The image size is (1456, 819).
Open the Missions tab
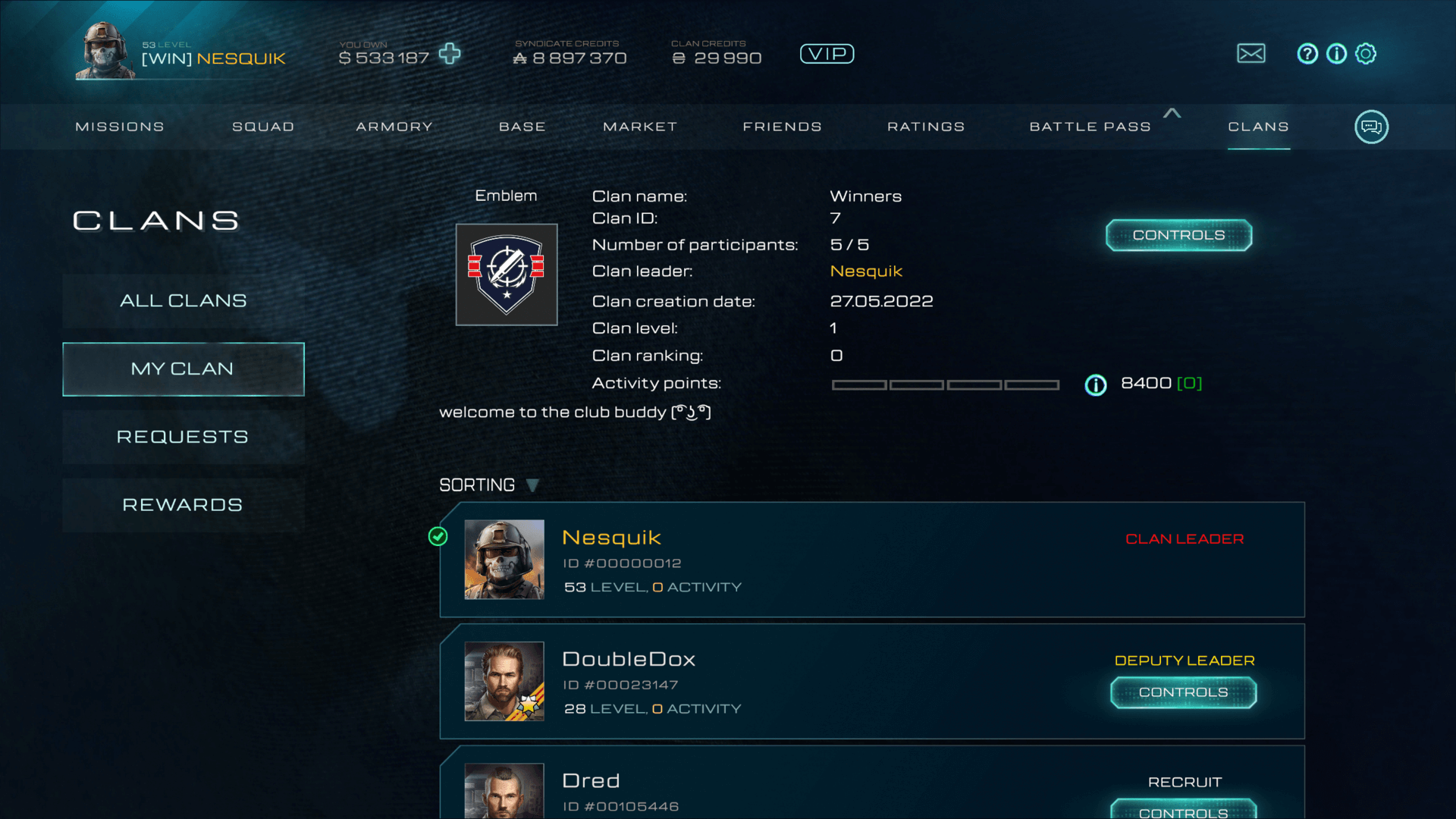(120, 127)
